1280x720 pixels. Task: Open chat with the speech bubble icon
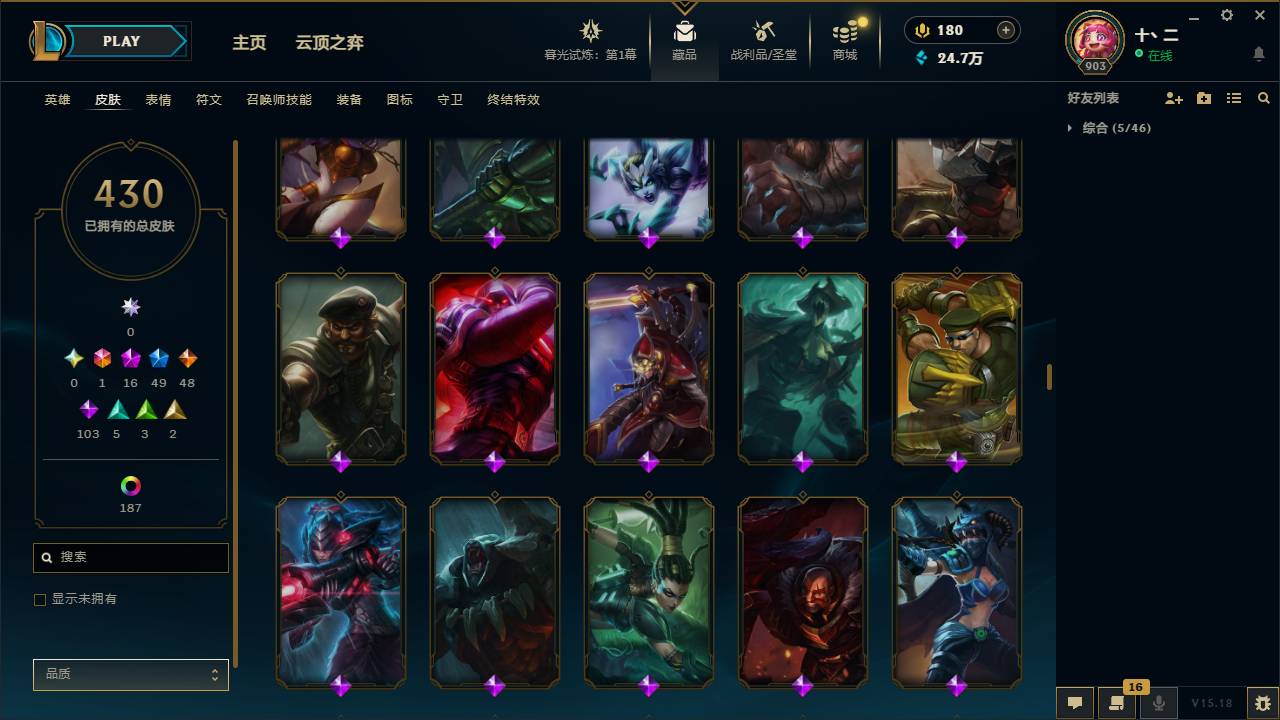pyautogui.click(x=1074, y=702)
